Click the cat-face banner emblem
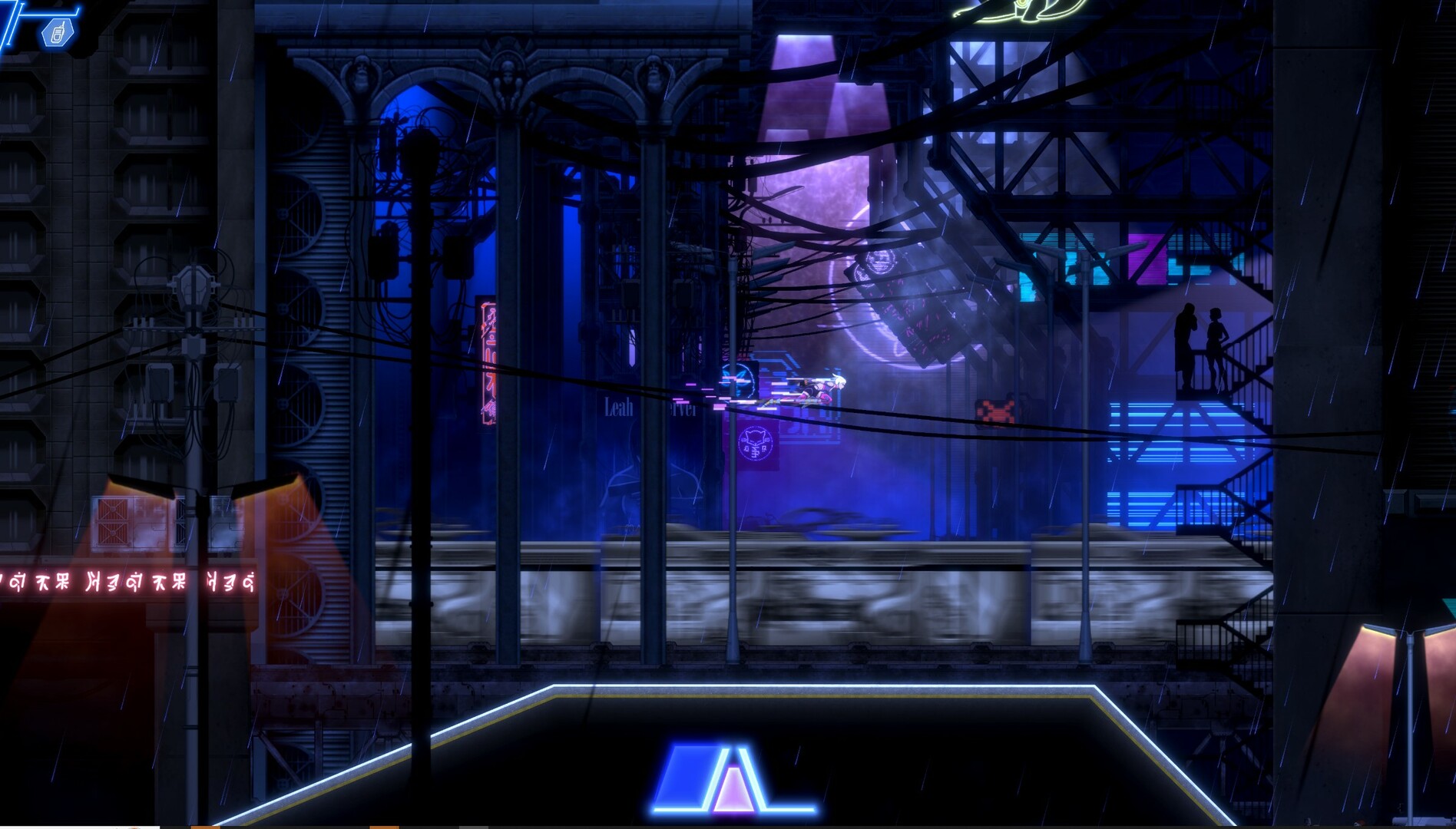The width and height of the screenshot is (1456, 829). coord(756,441)
